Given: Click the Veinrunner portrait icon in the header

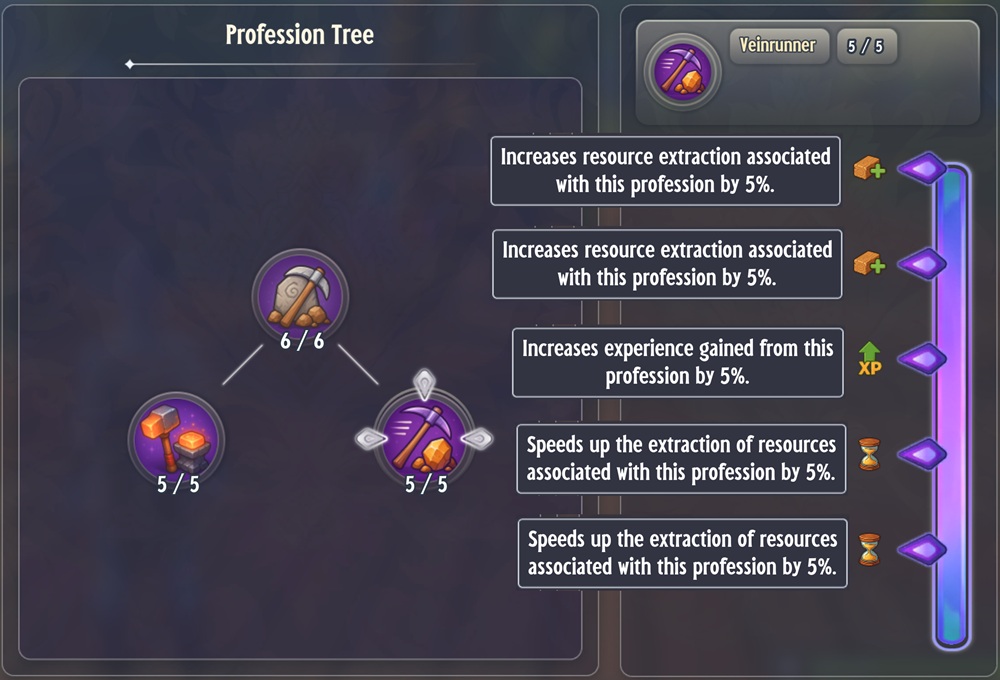Looking at the screenshot, I should (682, 71).
